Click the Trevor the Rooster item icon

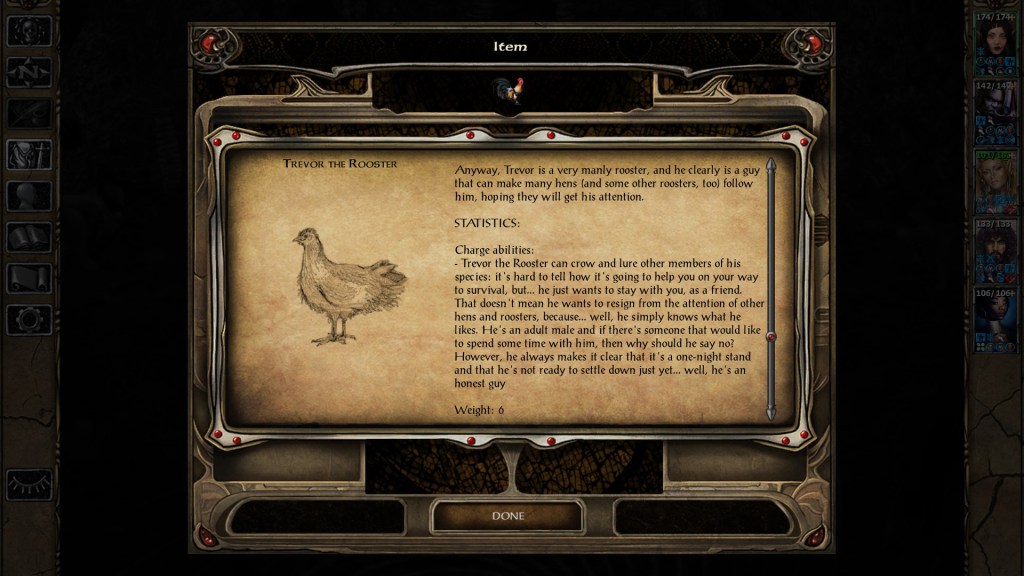click(x=506, y=91)
